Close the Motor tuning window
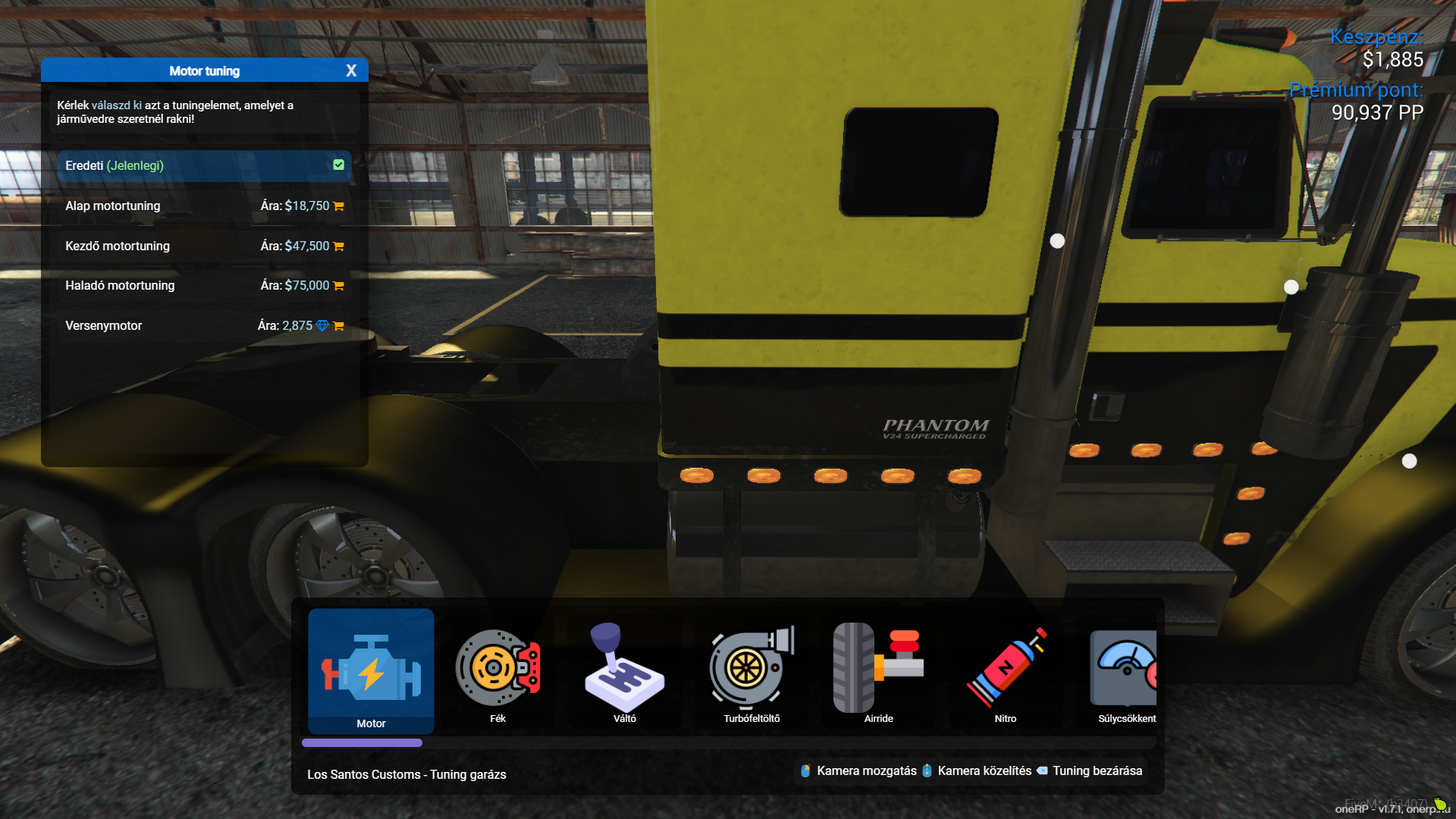This screenshot has height=819, width=1456. 351,71
